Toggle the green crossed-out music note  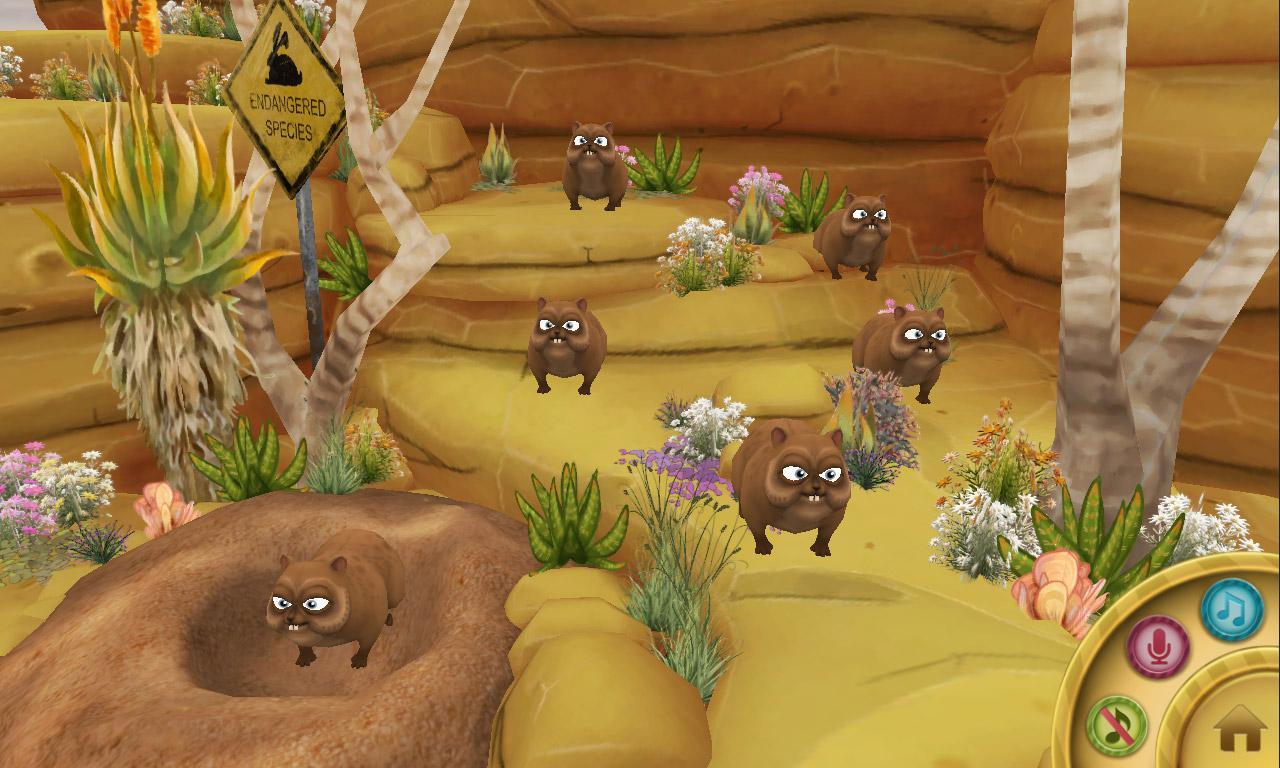coord(1116,725)
